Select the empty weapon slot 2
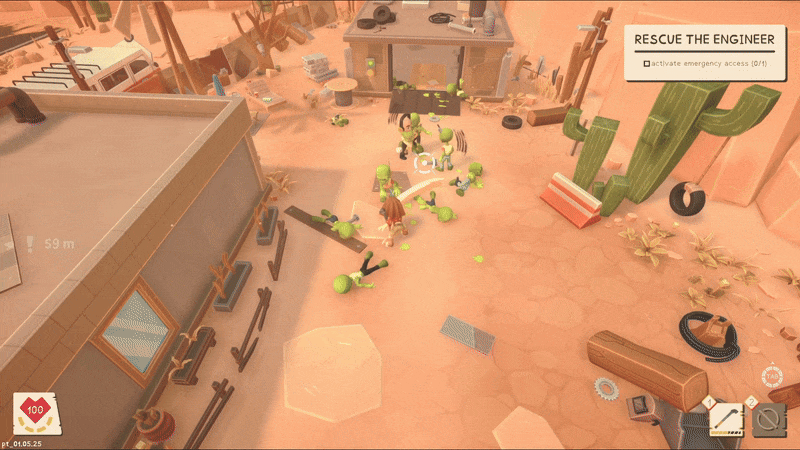 (x=768, y=419)
